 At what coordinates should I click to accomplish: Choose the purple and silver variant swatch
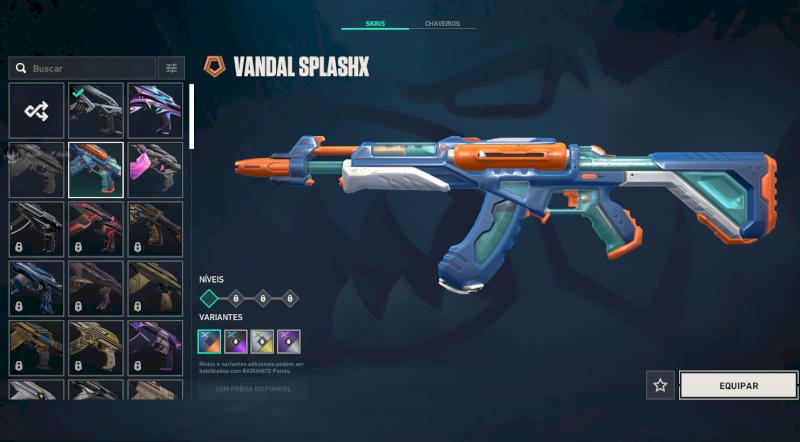click(288, 341)
